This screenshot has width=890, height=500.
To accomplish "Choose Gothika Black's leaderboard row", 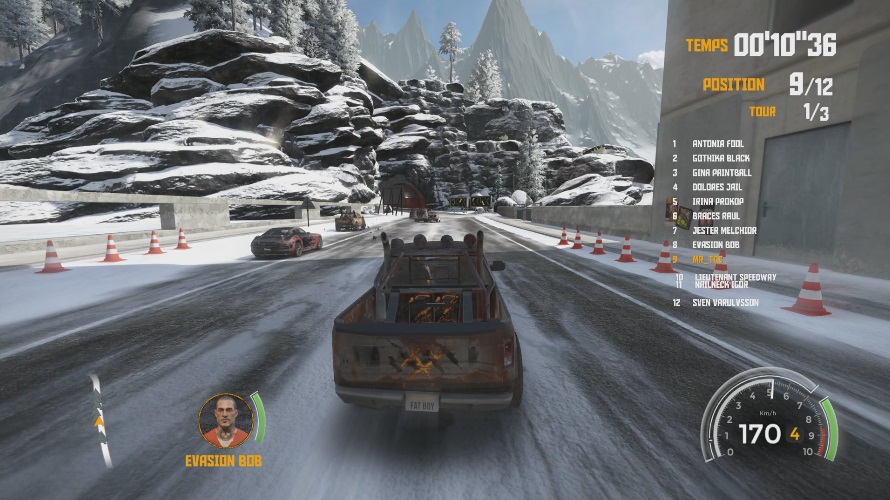I will coord(720,158).
